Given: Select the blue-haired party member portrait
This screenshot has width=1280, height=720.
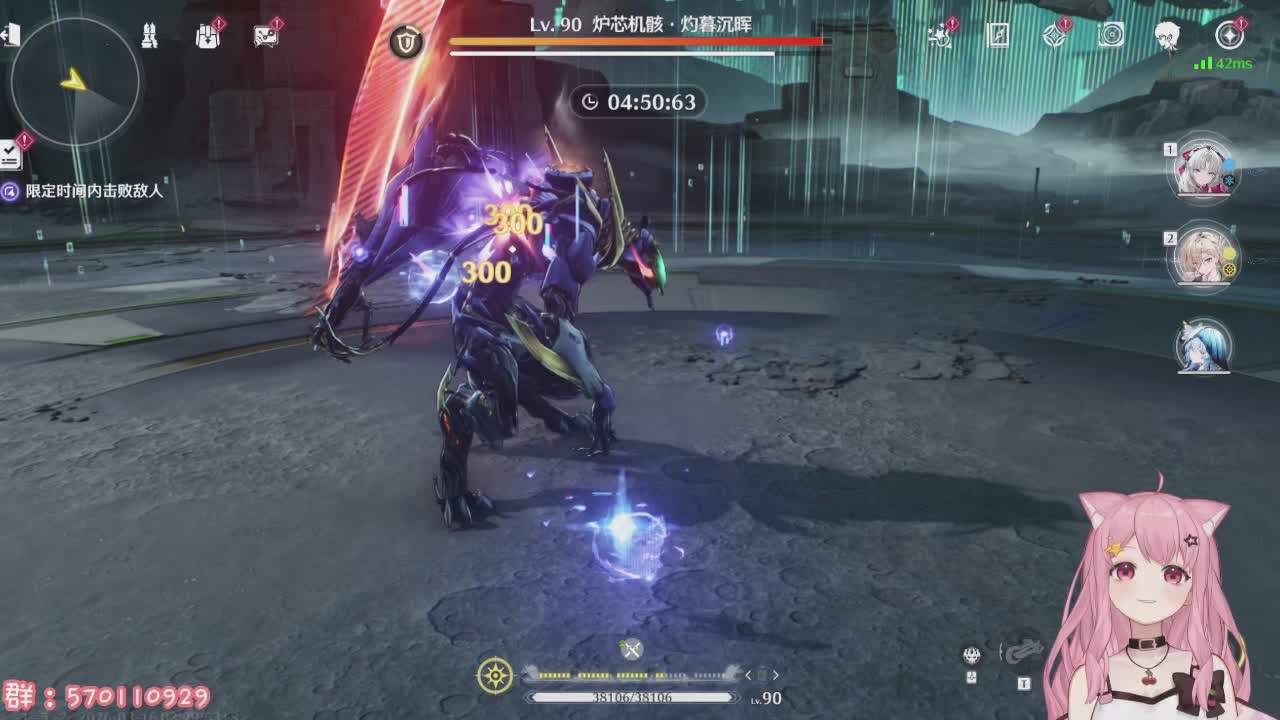Looking at the screenshot, I should point(1203,346).
